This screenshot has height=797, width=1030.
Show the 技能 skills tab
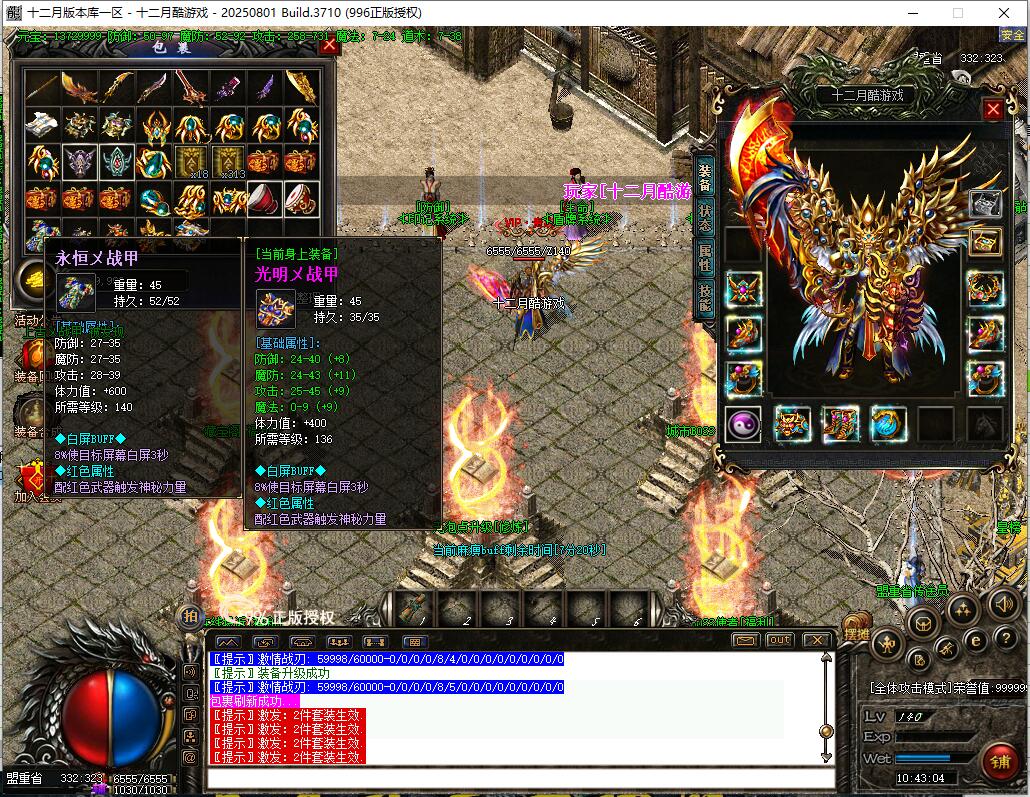click(x=704, y=295)
